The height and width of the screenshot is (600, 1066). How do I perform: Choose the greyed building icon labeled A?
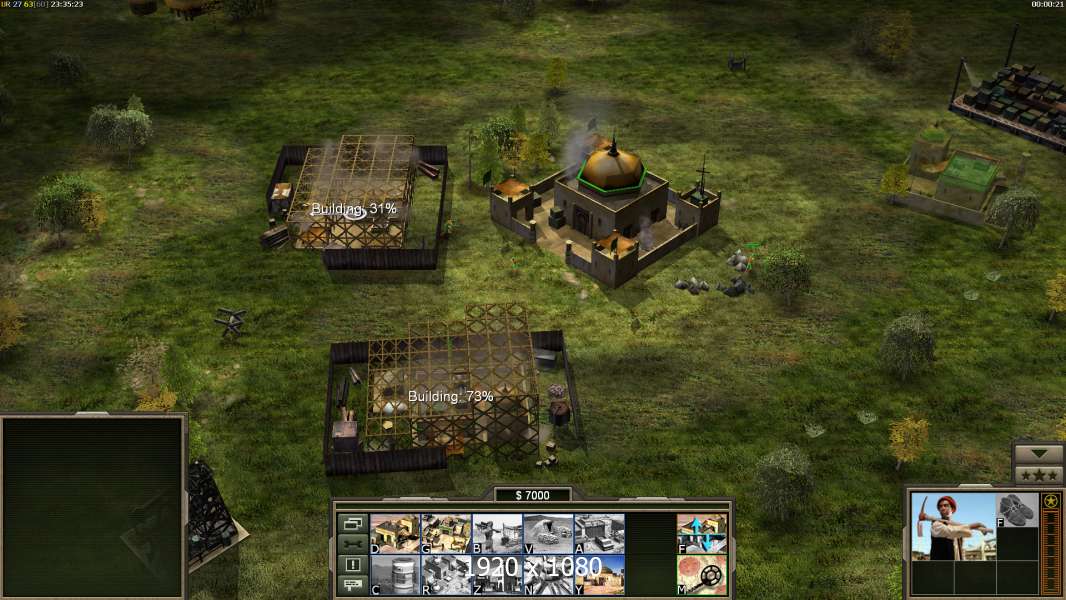point(599,533)
